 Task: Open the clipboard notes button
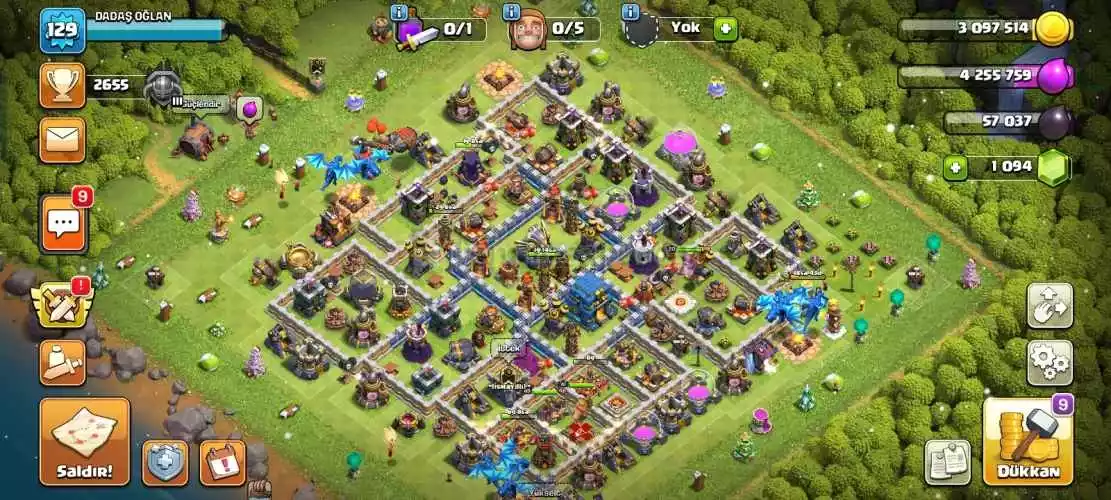[x=946, y=462]
